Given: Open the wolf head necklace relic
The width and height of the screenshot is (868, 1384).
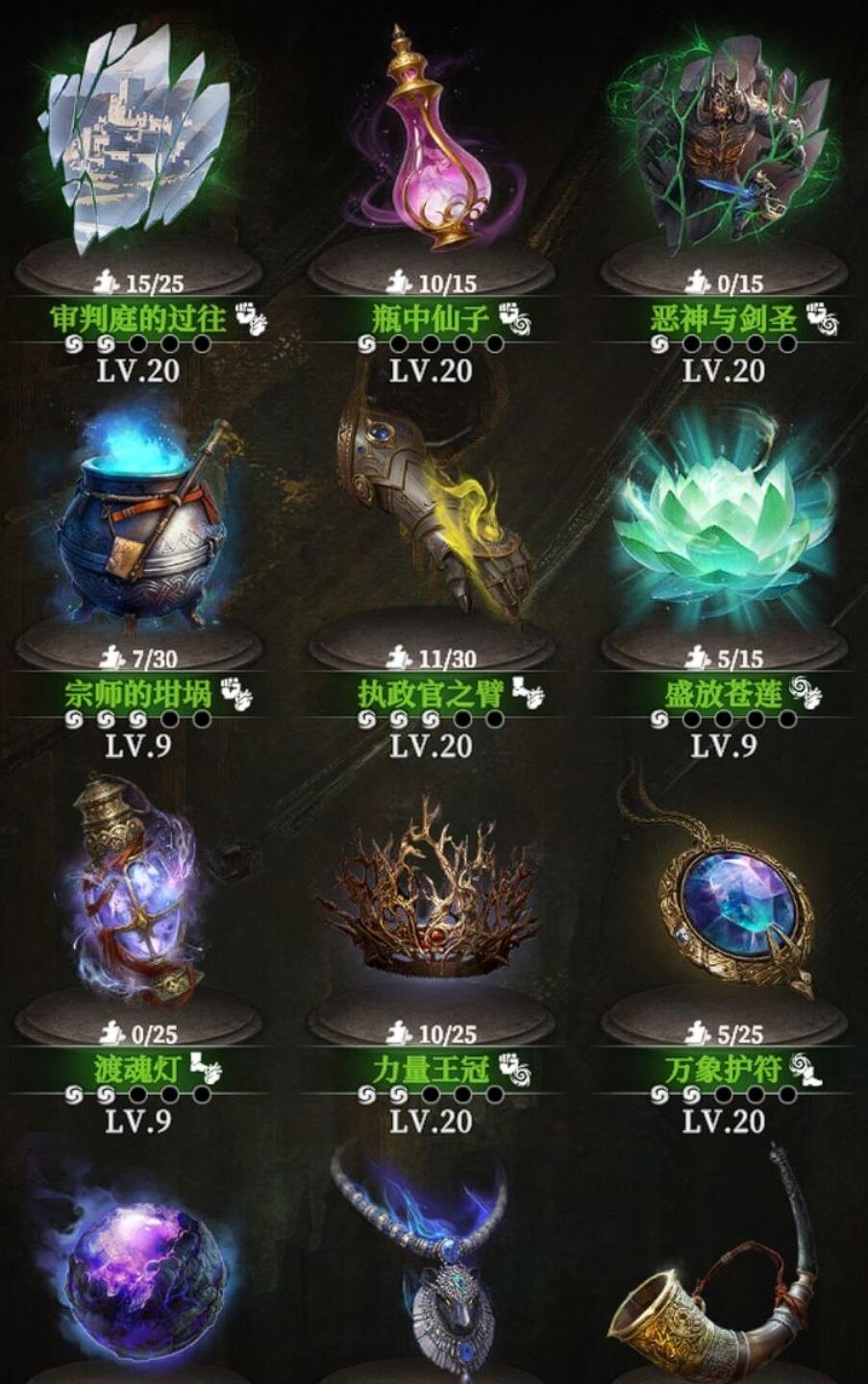Looking at the screenshot, I should pos(432,1269).
